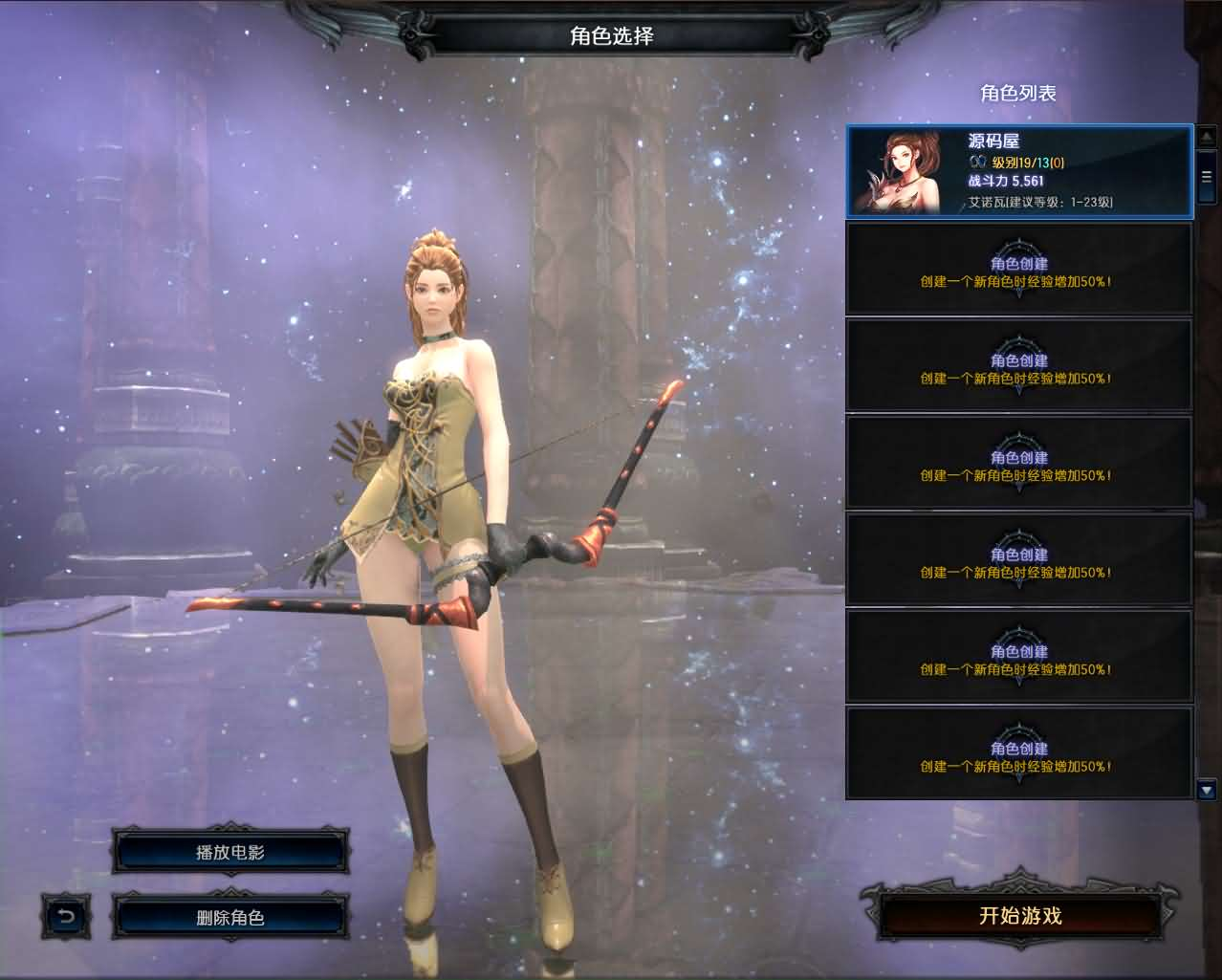The image size is (1222, 980).
Task: Go back using the return arrow button
Action: pyautogui.click(x=66, y=918)
